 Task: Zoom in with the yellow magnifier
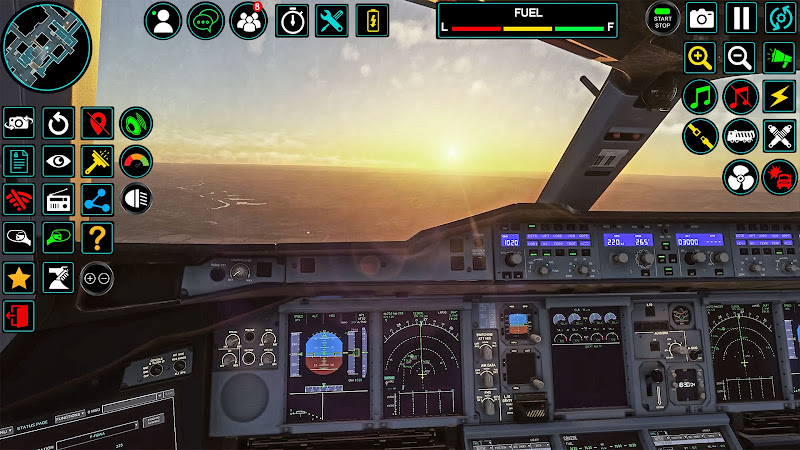pos(700,58)
